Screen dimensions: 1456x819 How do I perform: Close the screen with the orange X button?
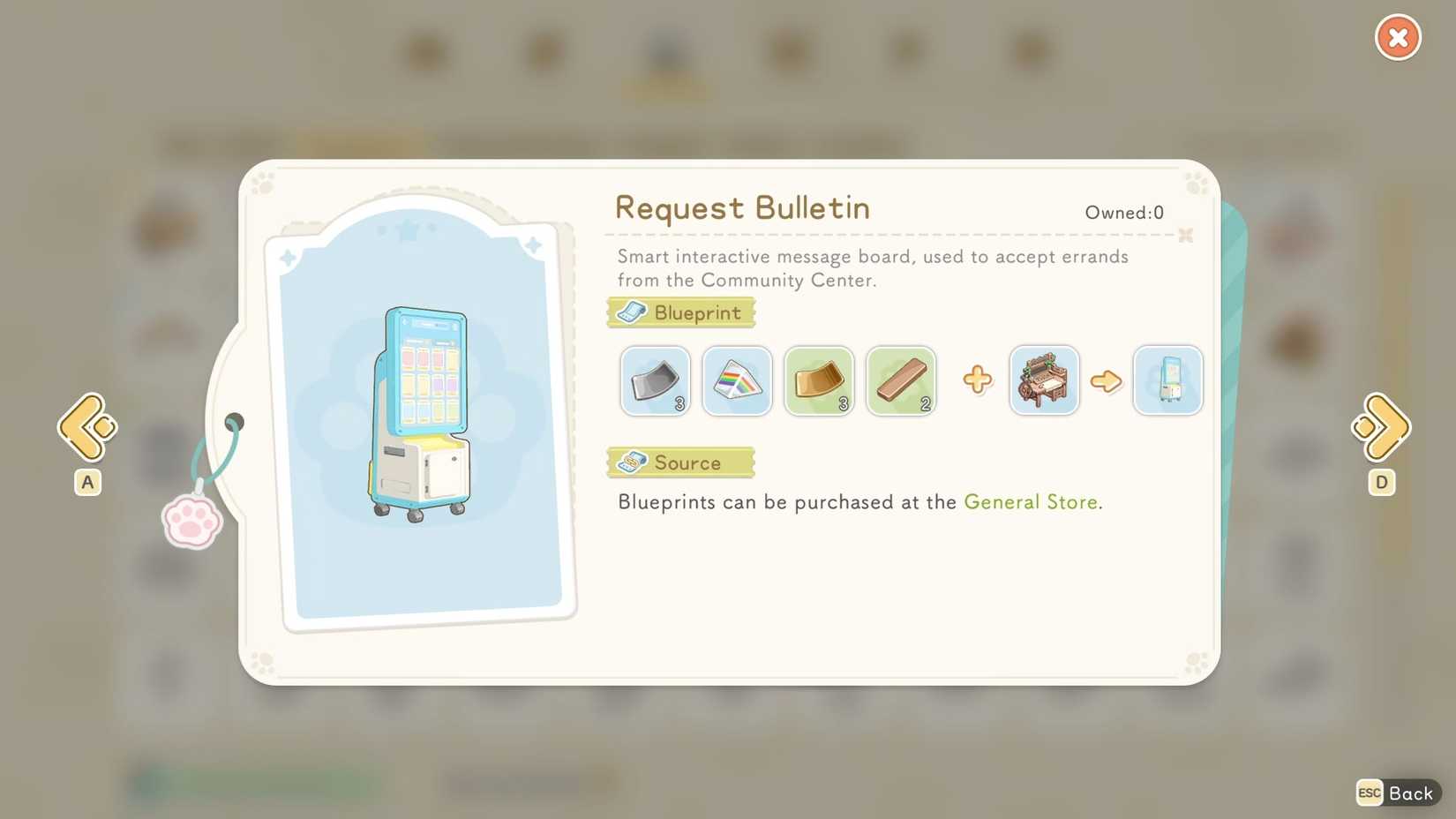tap(1397, 37)
